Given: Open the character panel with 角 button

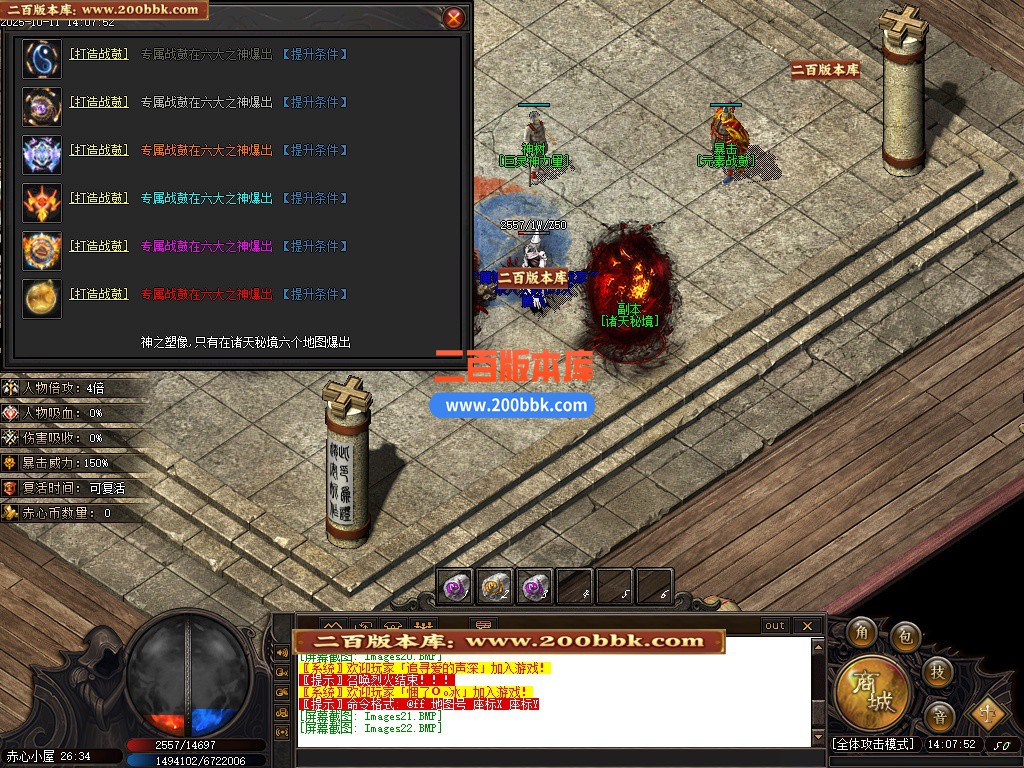Looking at the screenshot, I should tap(865, 633).
